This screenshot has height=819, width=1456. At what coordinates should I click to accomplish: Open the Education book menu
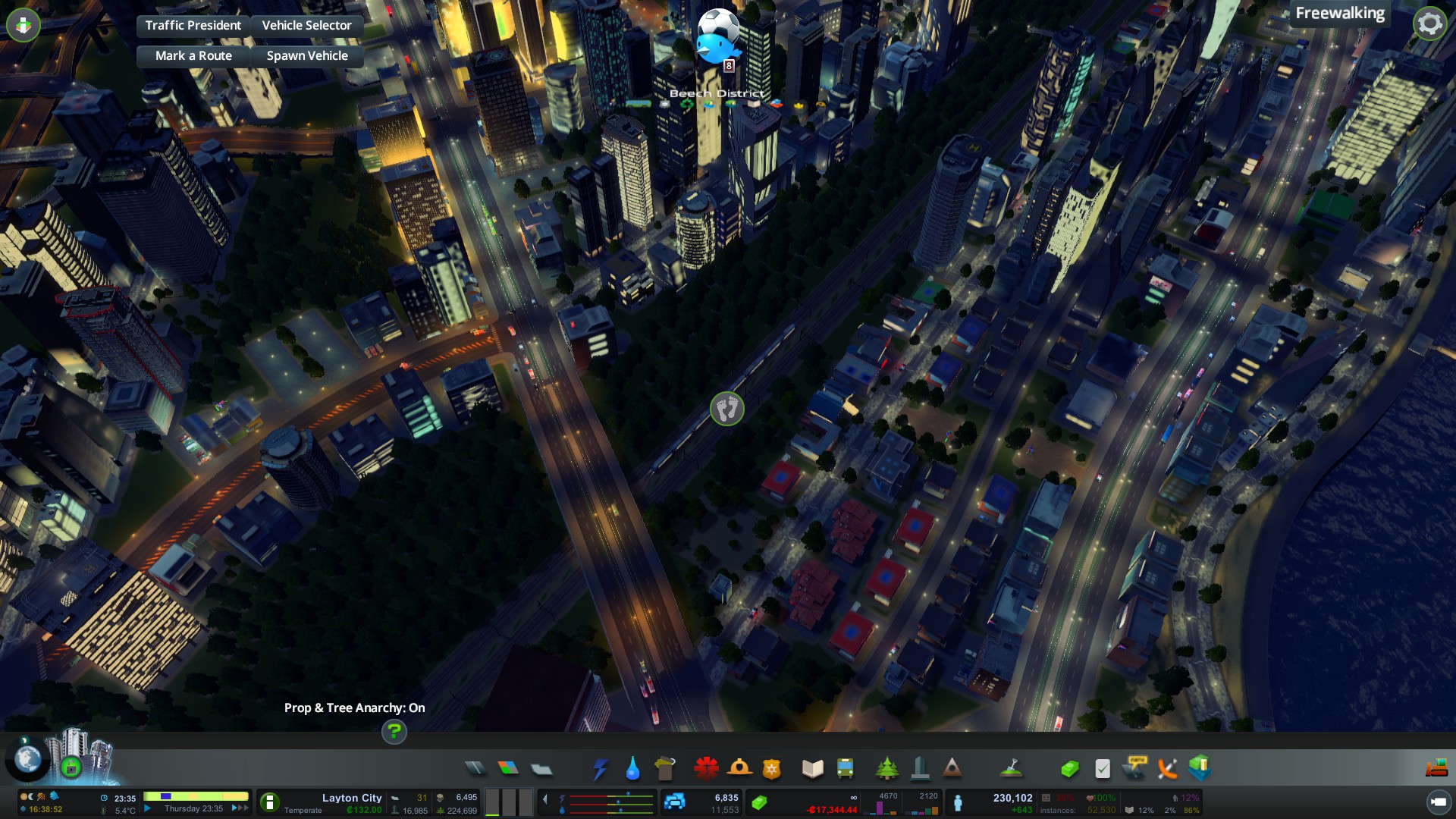[812, 769]
